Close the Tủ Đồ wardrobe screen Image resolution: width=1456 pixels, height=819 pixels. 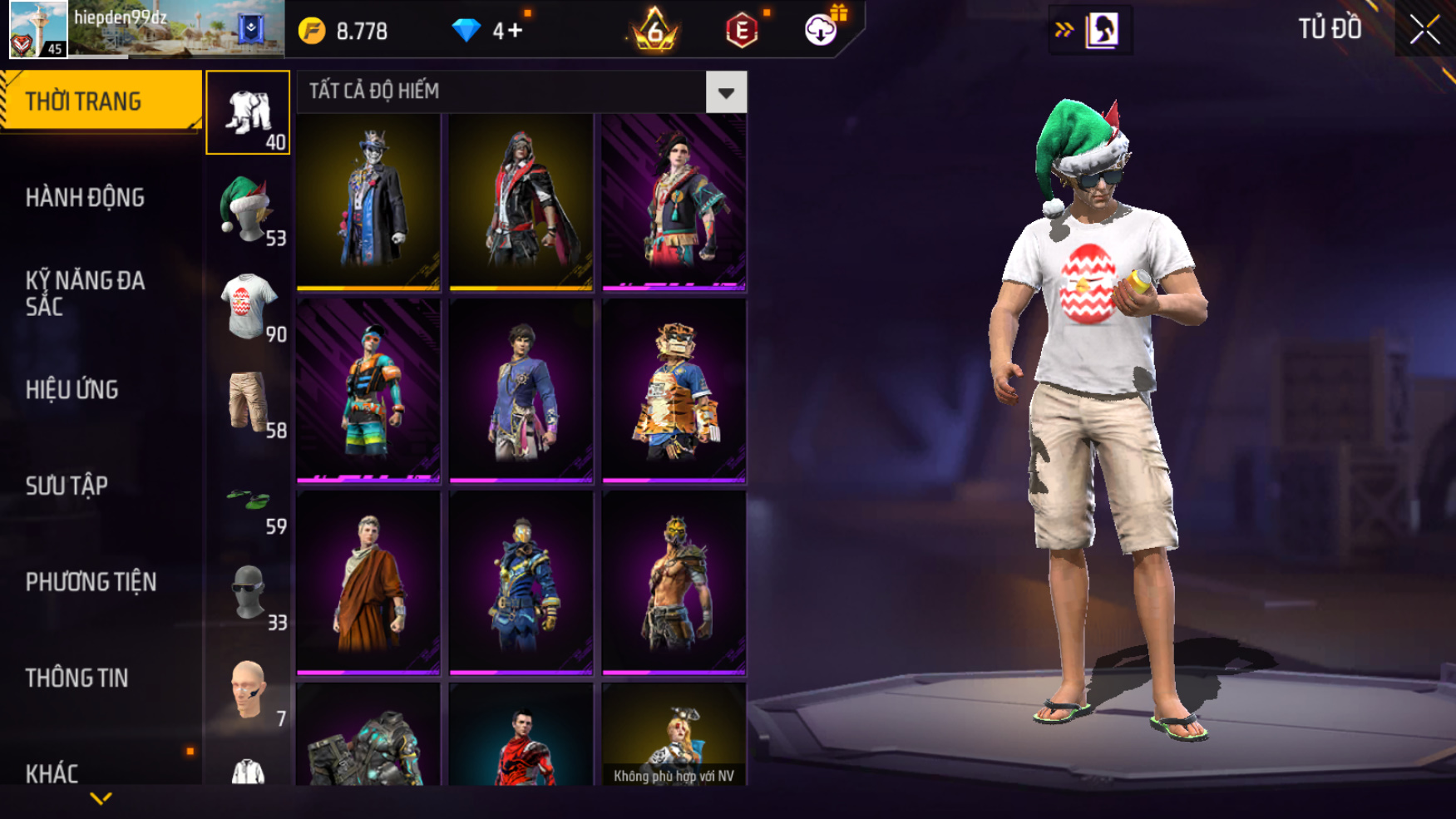pyautogui.click(x=1424, y=30)
